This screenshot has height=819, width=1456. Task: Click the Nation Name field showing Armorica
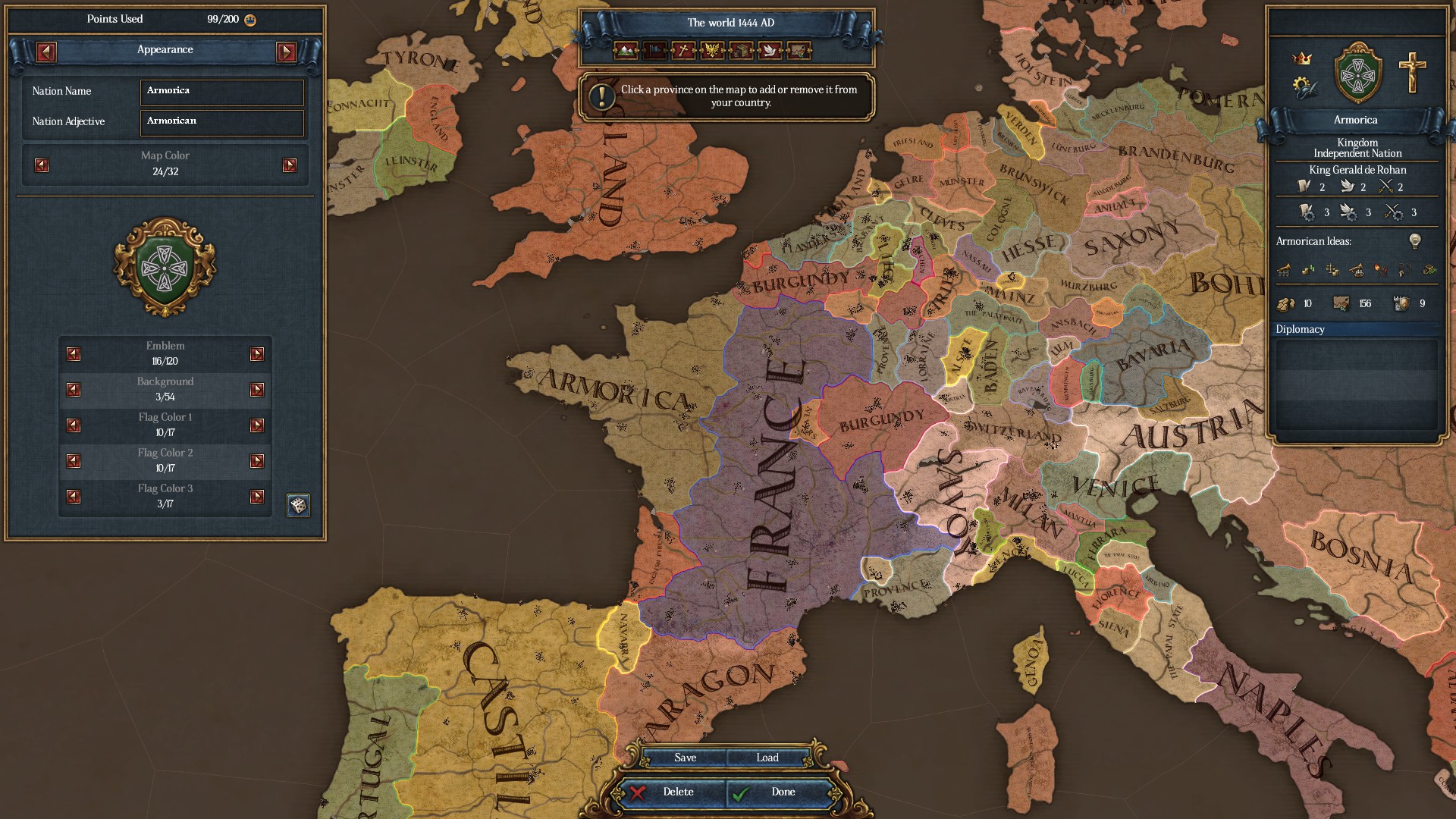pyautogui.click(x=221, y=92)
